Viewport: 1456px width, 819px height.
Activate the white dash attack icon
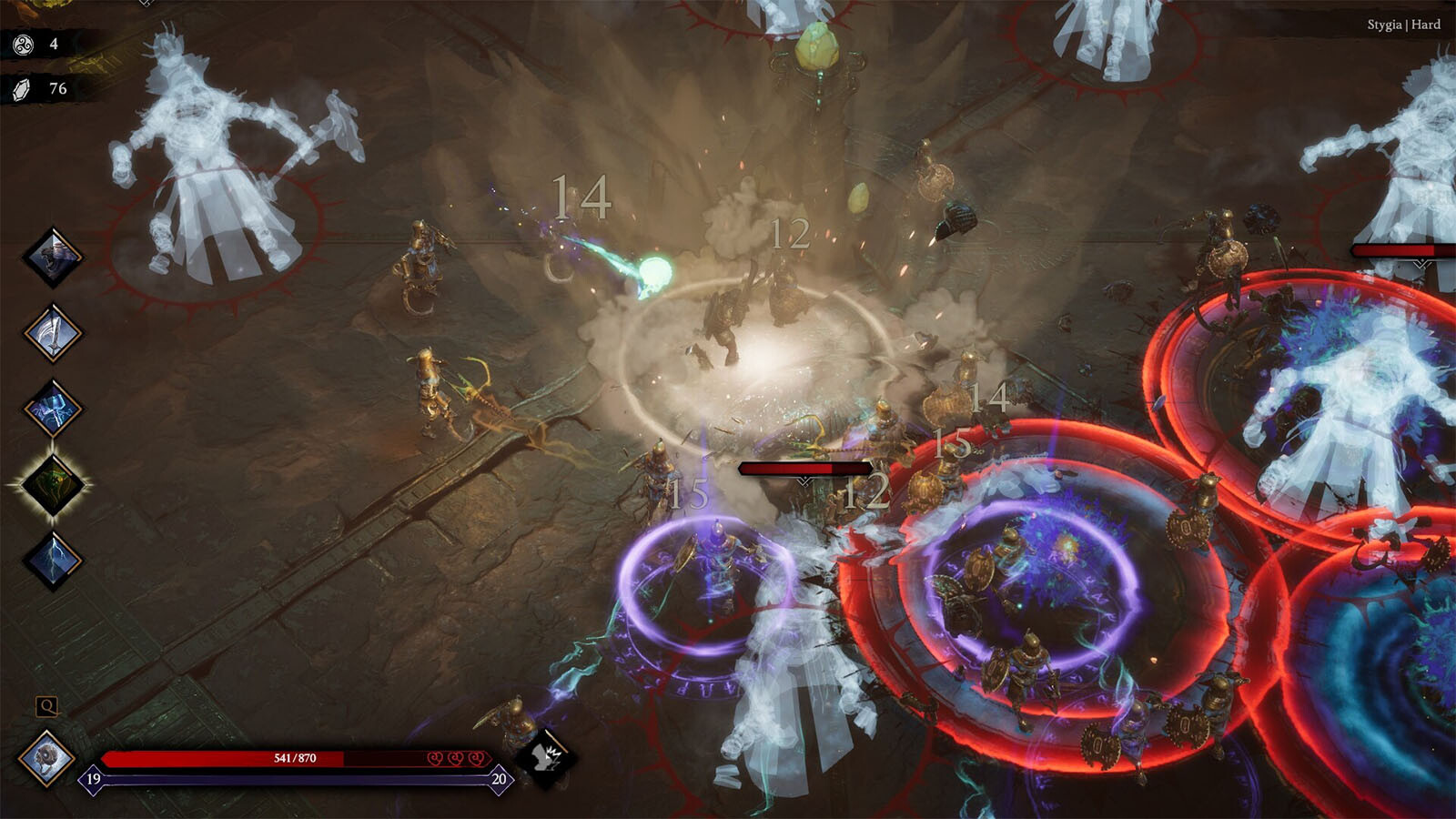tap(546, 757)
